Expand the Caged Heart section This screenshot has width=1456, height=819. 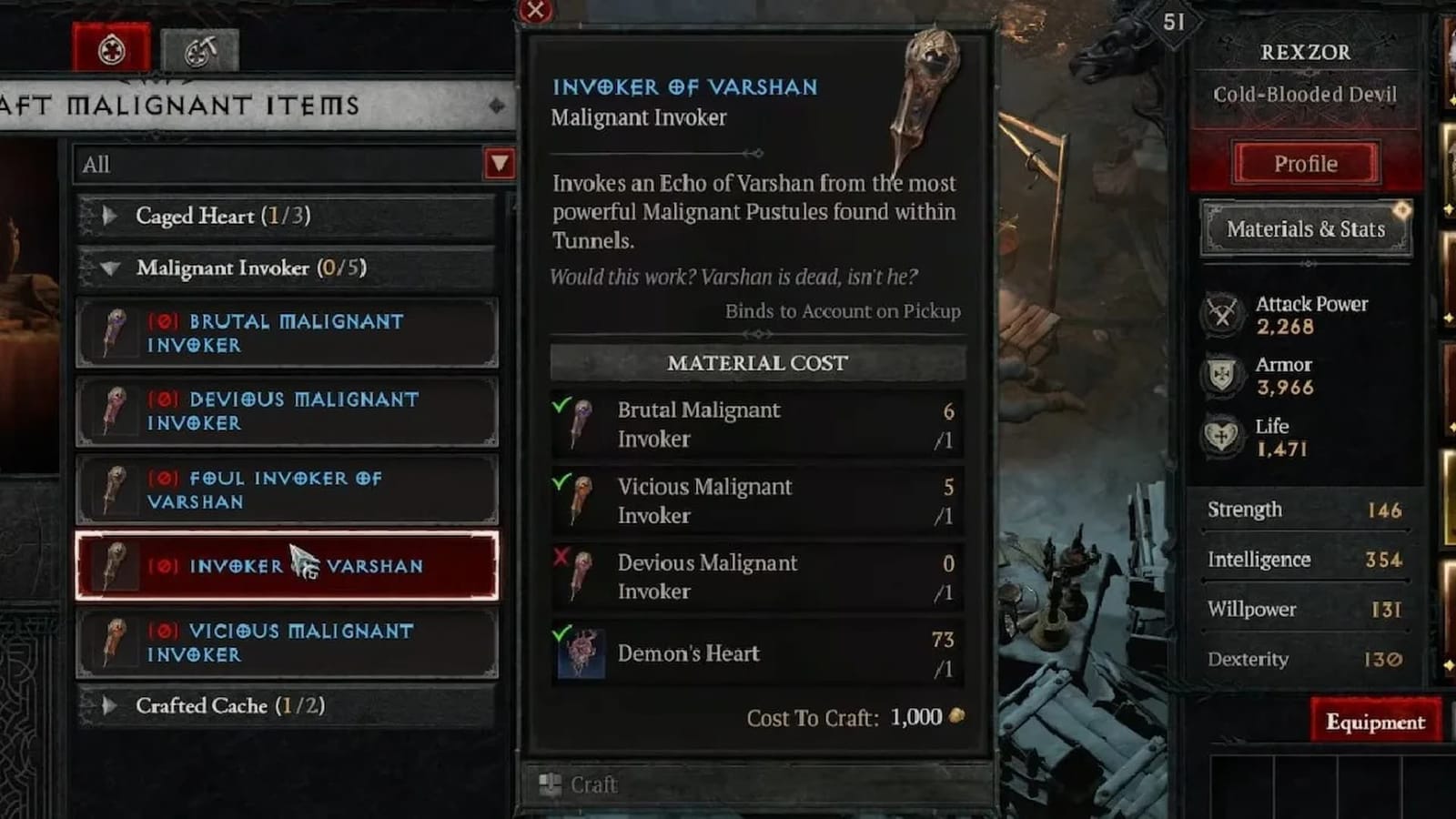[x=111, y=217]
